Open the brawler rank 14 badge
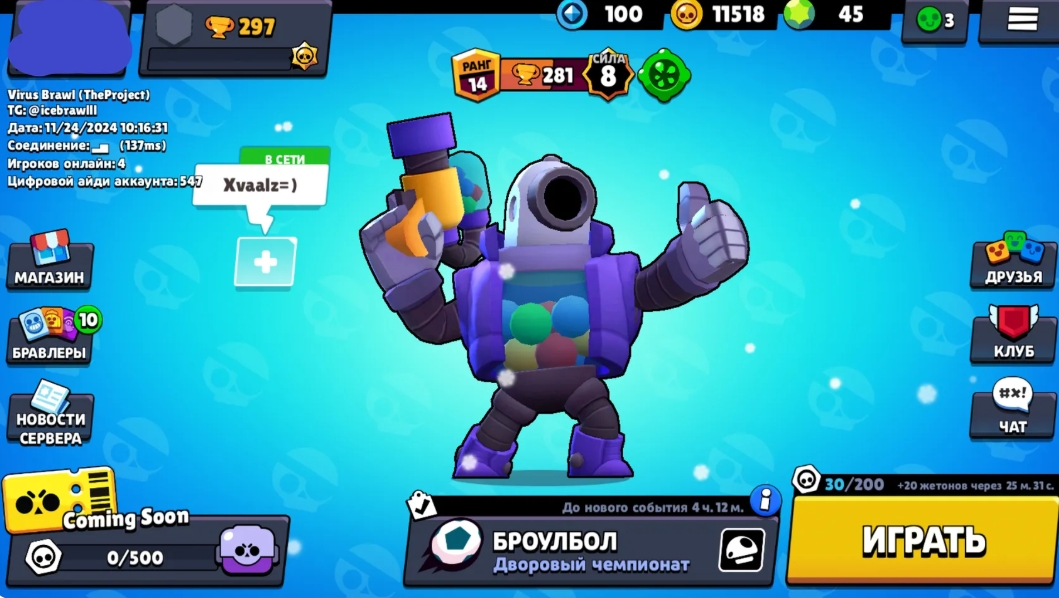 [x=476, y=75]
